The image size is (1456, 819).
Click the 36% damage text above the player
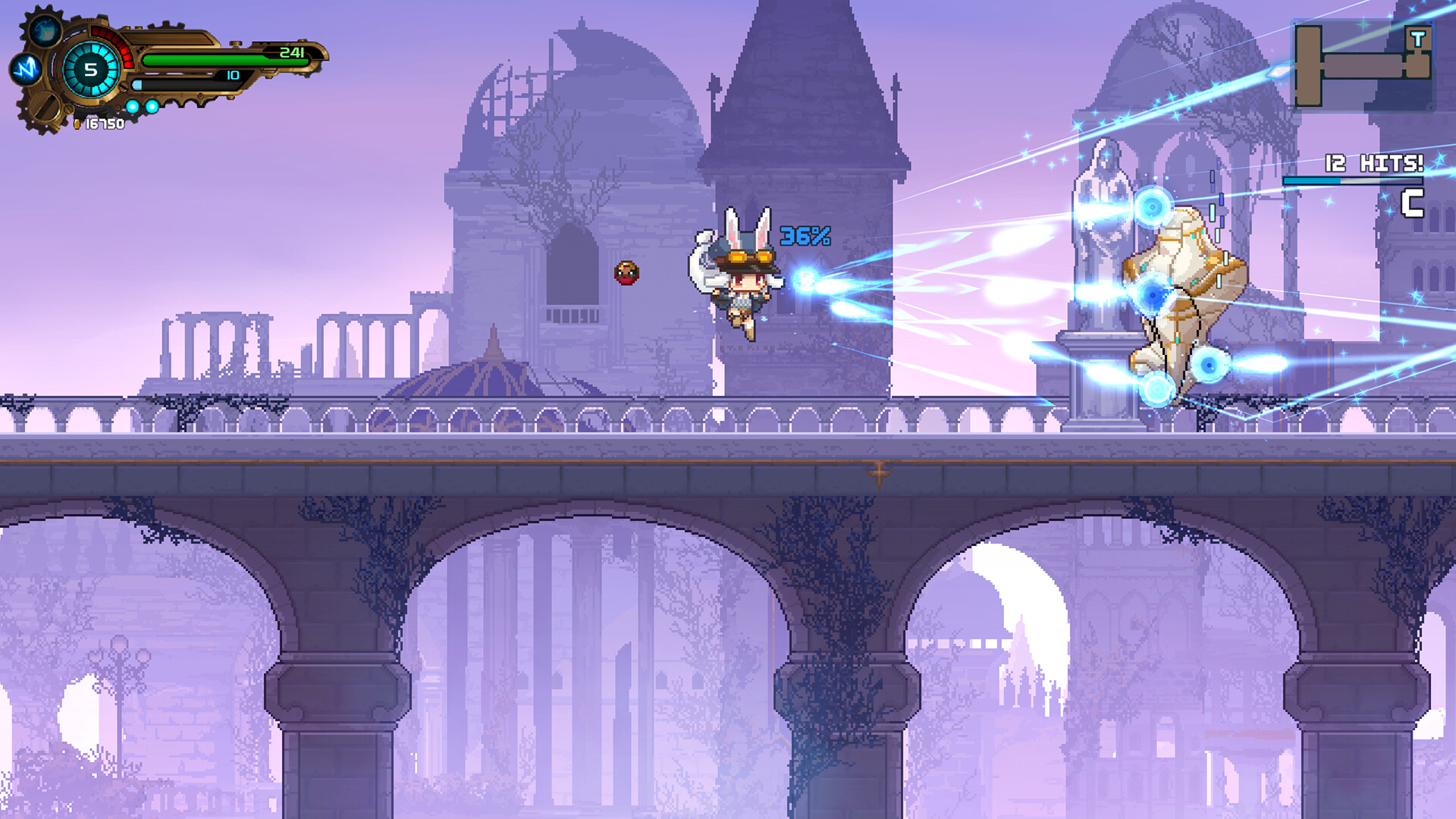(805, 237)
